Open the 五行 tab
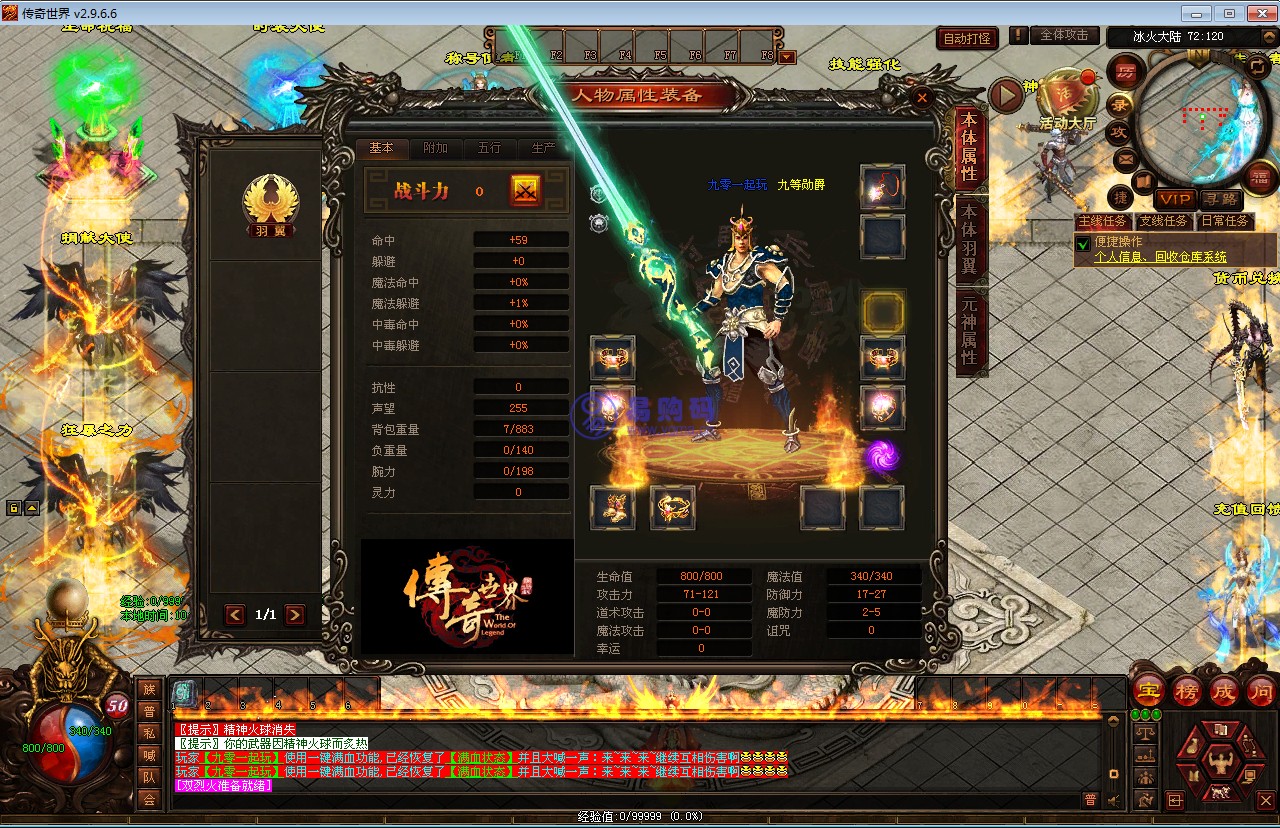The width and height of the screenshot is (1280, 828). pyautogui.click(x=489, y=148)
